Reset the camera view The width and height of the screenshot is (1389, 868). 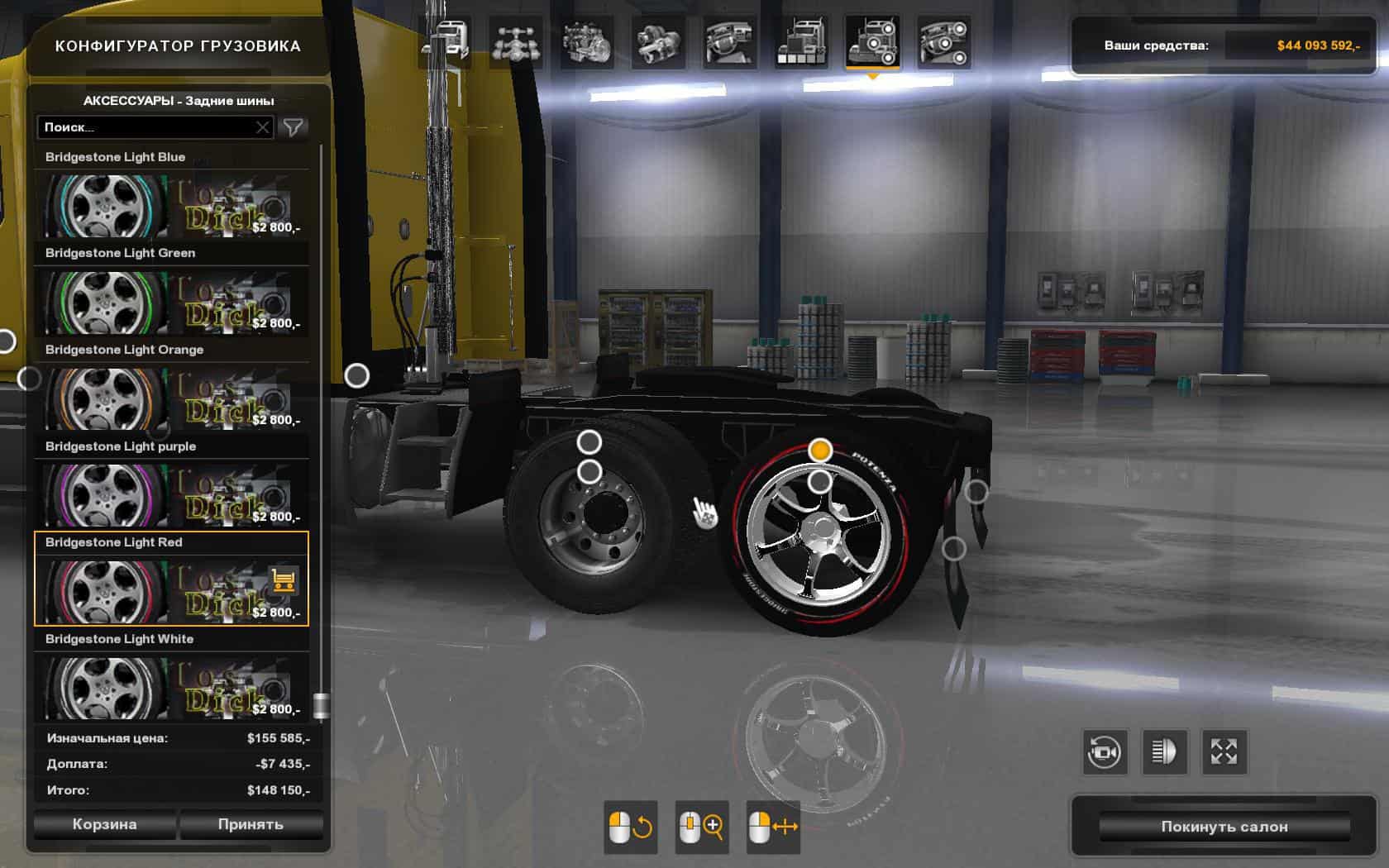1104,752
